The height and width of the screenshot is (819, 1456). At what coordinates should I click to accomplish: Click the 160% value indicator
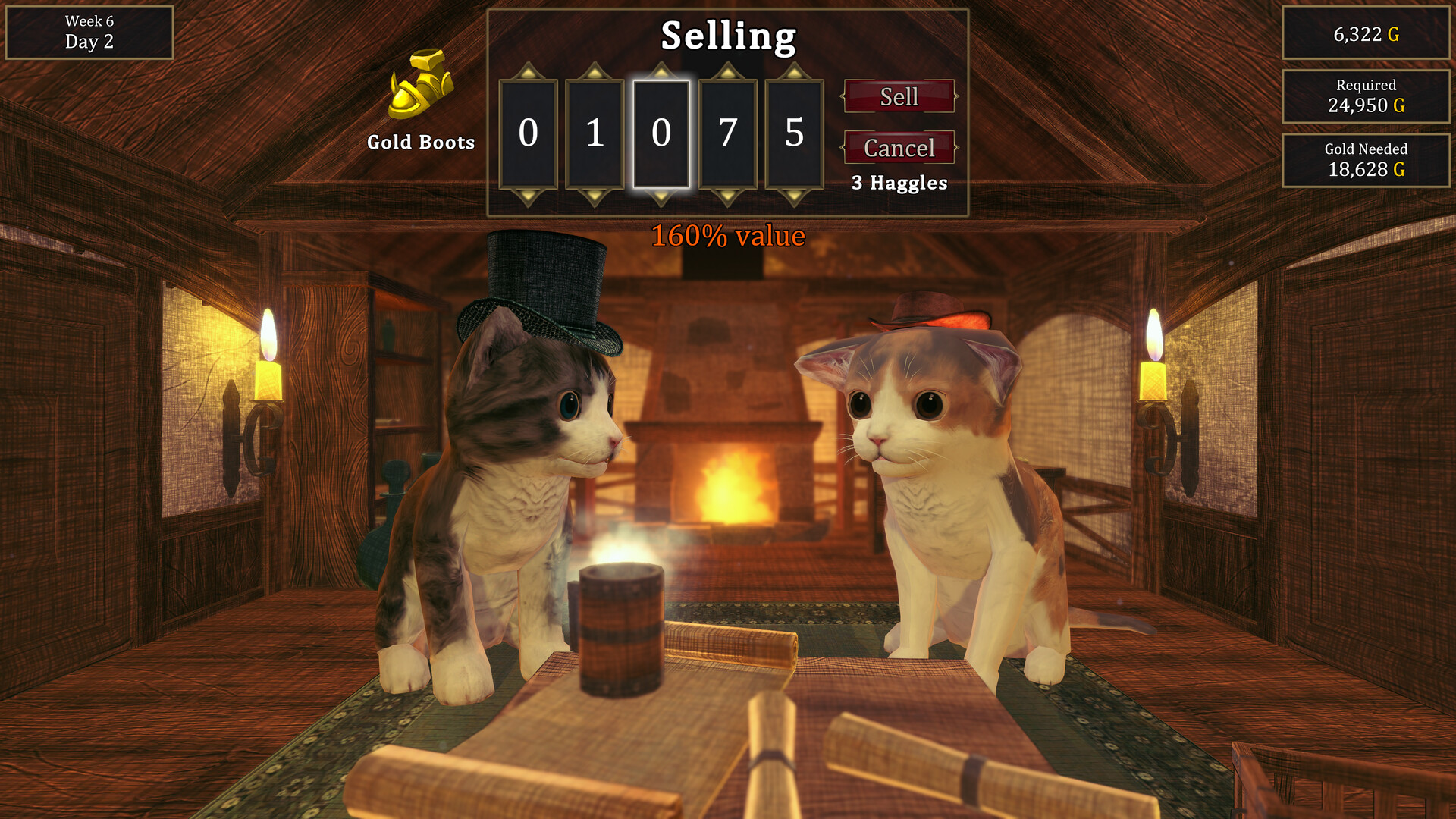point(728,236)
